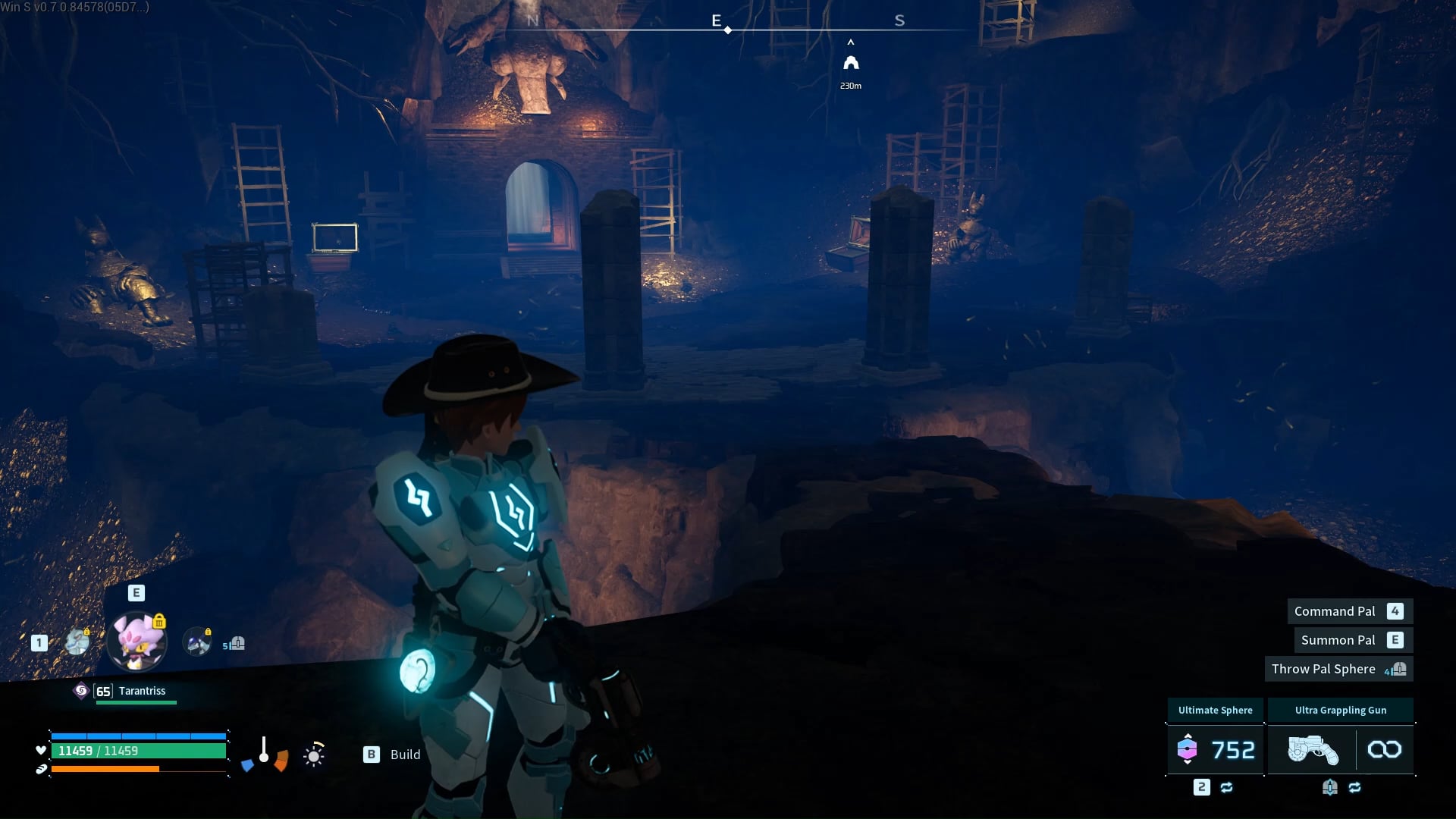The height and width of the screenshot is (819, 1456).
Task: Select the Ultimate Sphere slot
Action: 1215,749
